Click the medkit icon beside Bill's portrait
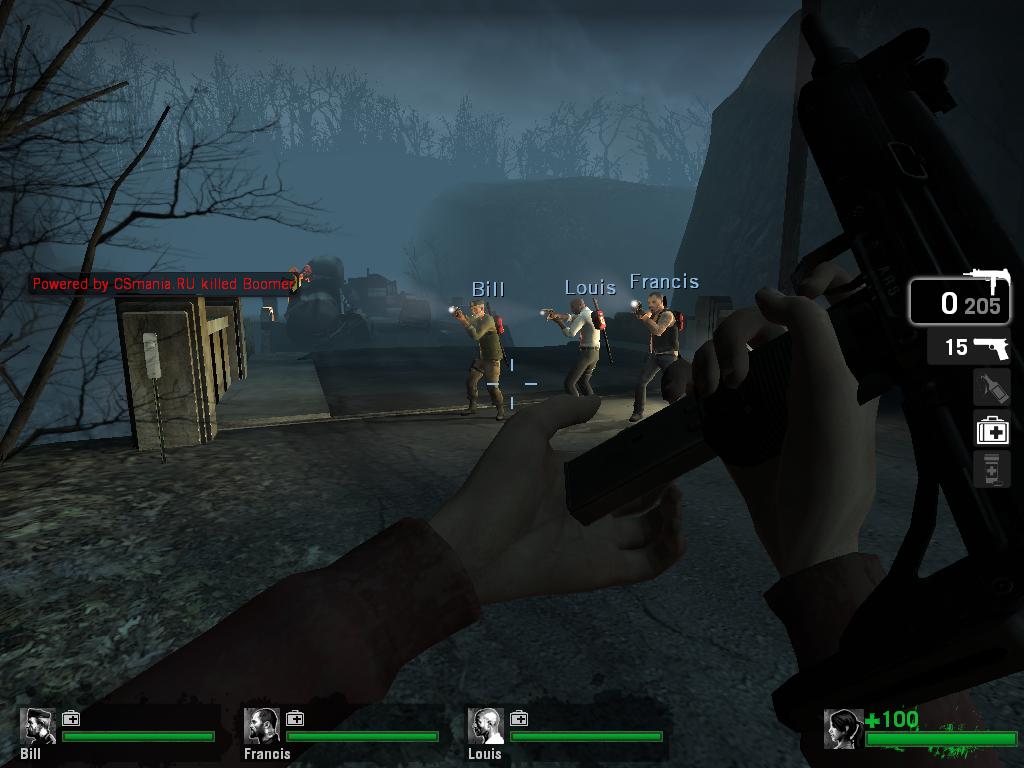The width and height of the screenshot is (1024, 768). 71,718
